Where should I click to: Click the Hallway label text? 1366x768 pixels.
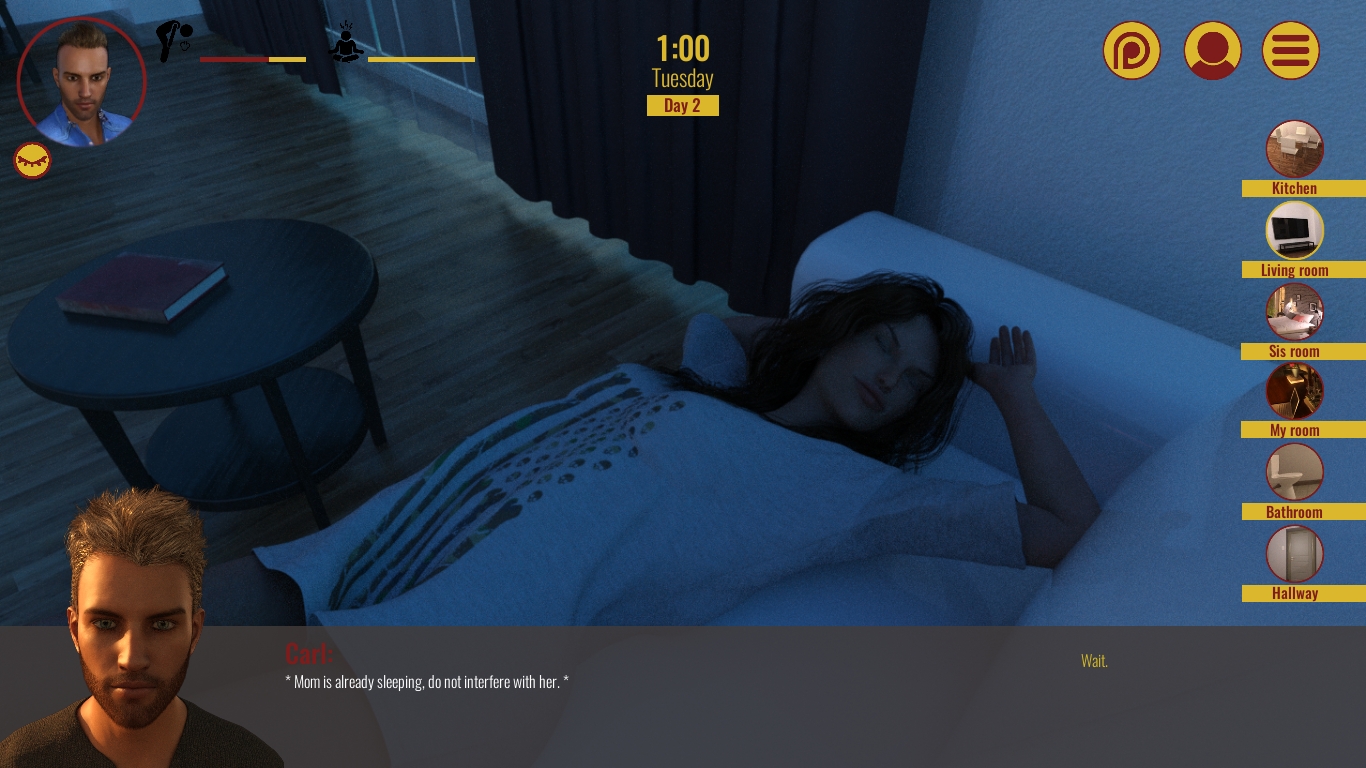click(1294, 593)
